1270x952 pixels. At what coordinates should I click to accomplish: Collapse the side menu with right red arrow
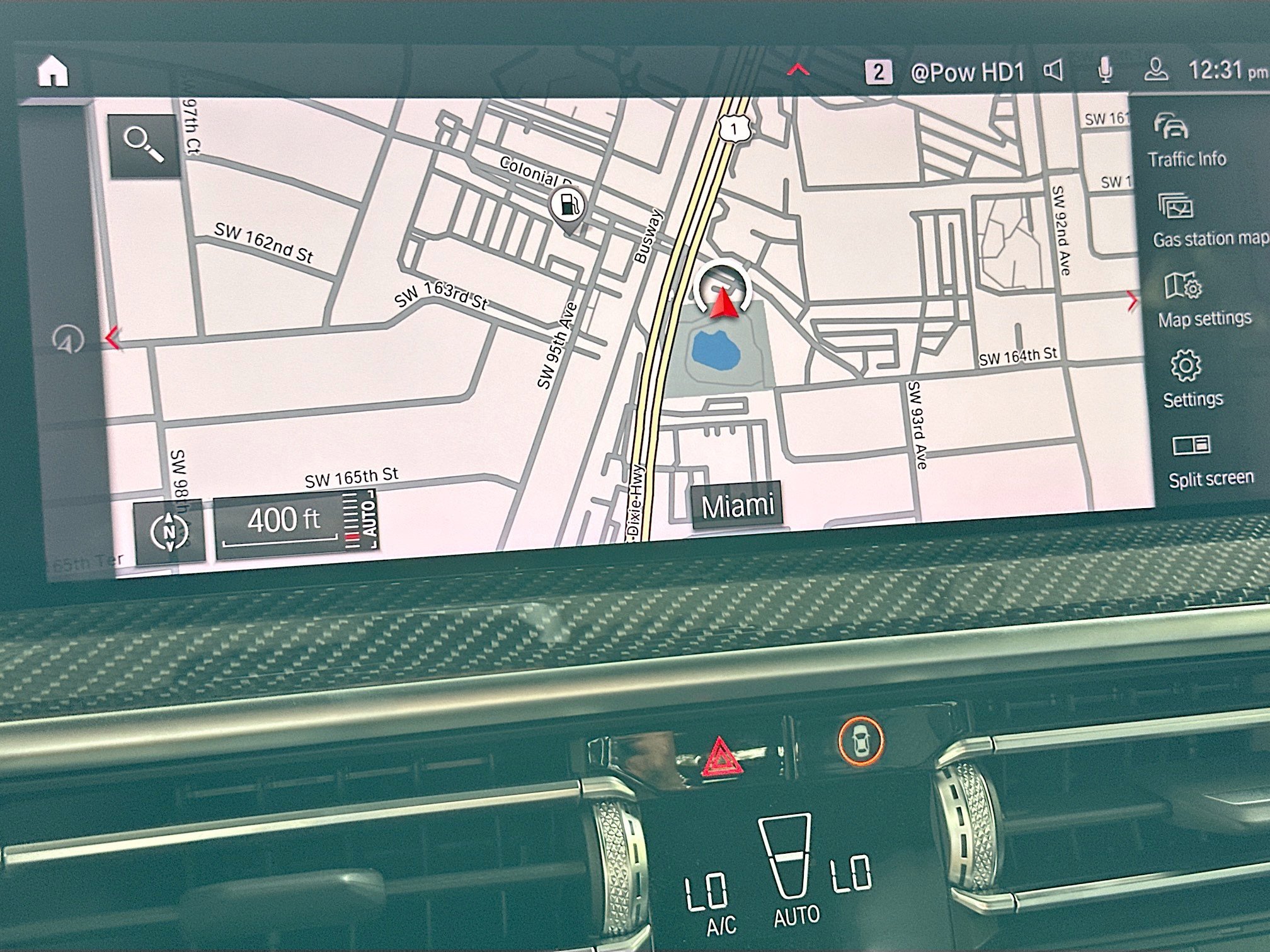pos(1132,301)
